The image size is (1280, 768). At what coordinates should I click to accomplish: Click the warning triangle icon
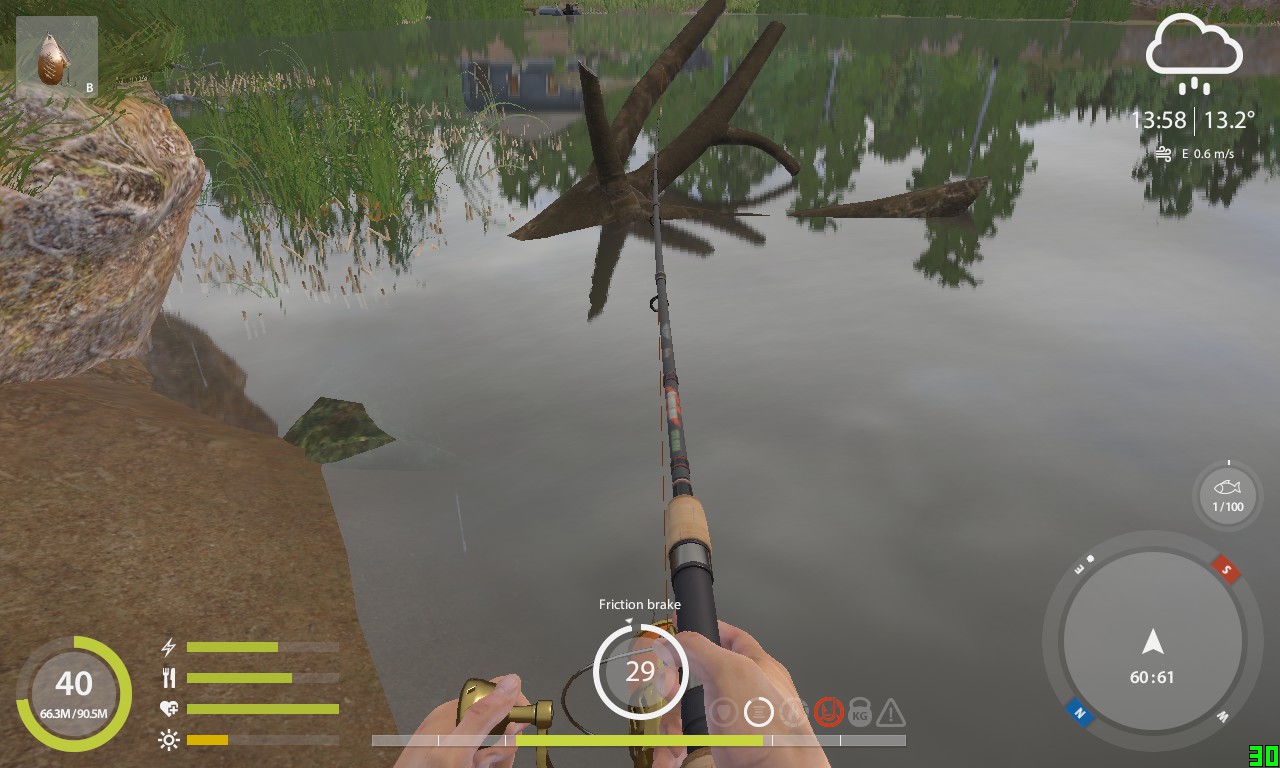point(890,713)
